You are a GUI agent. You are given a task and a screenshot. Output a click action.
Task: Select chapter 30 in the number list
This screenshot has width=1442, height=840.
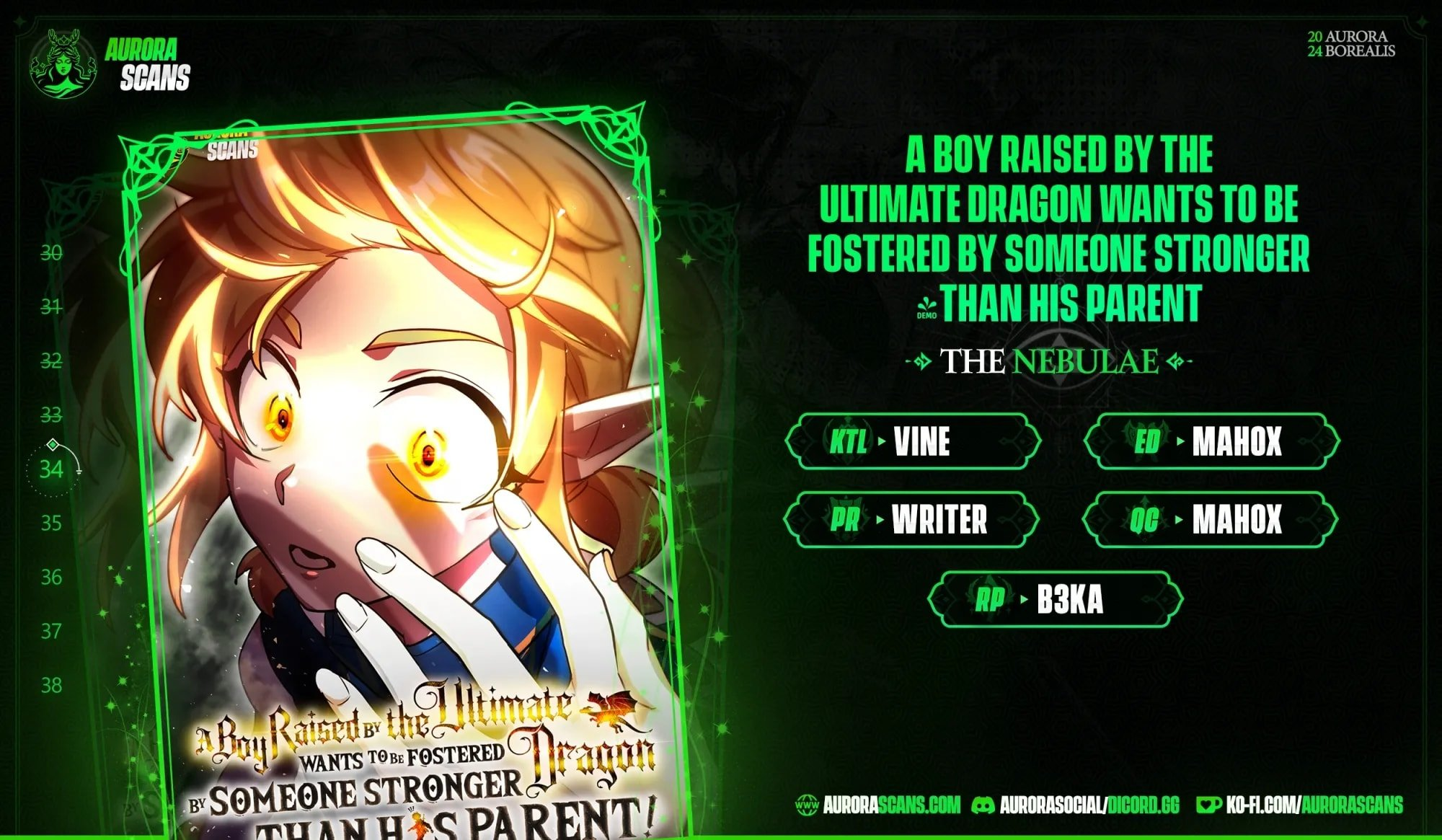pos(51,253)
